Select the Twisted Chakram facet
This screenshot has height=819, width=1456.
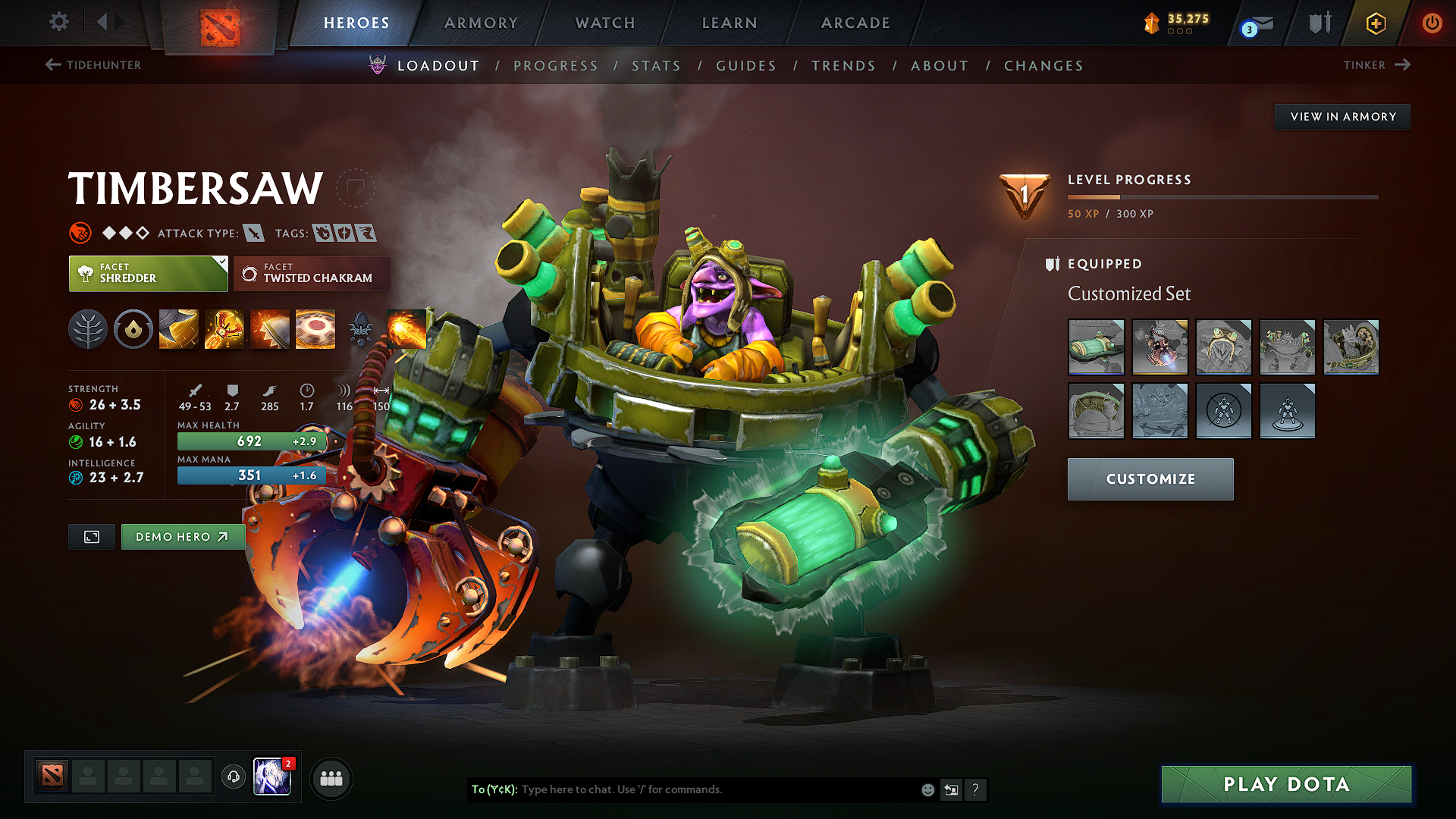[x=312, y=274]
